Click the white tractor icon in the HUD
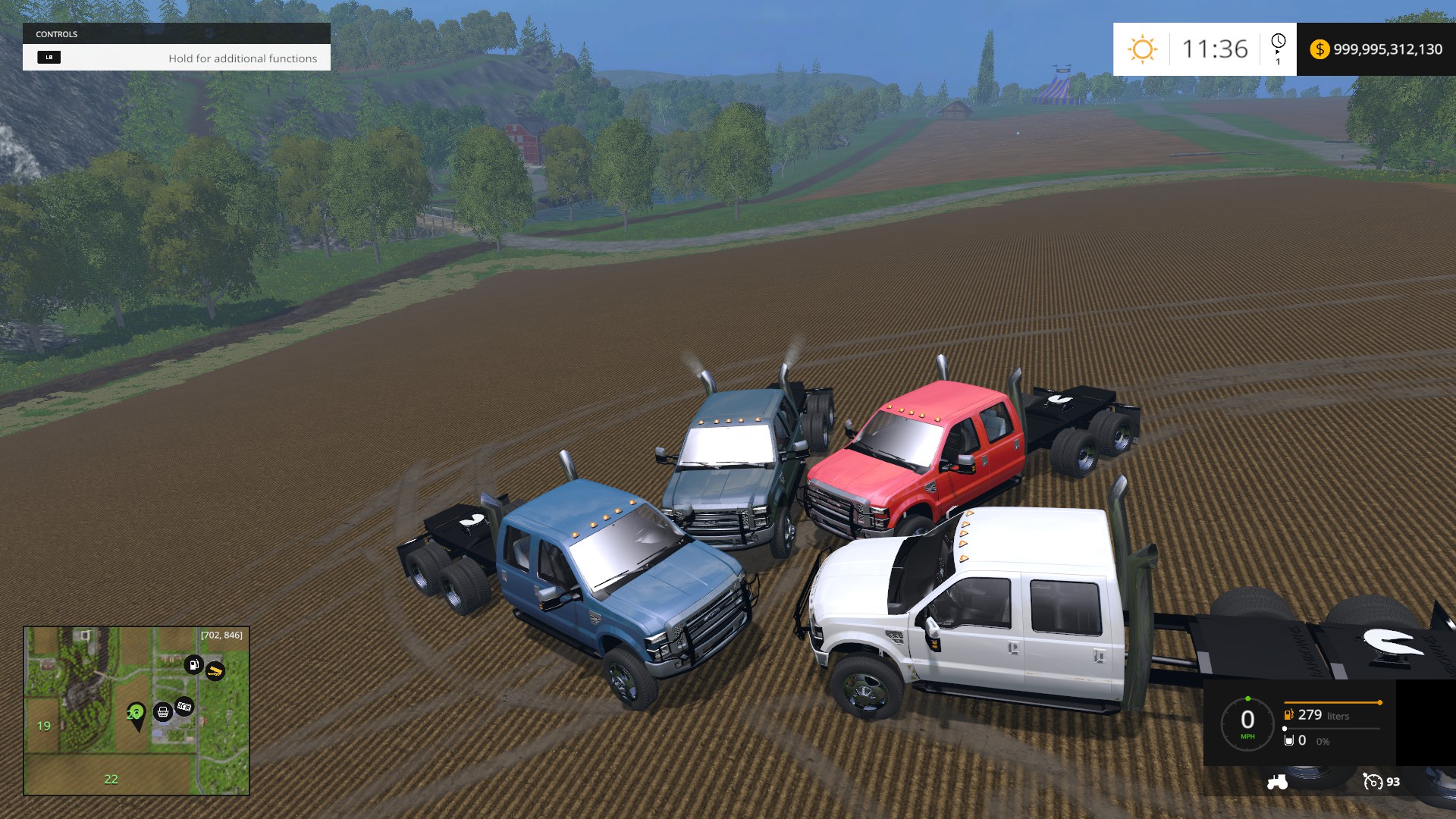 point(1277,782)
